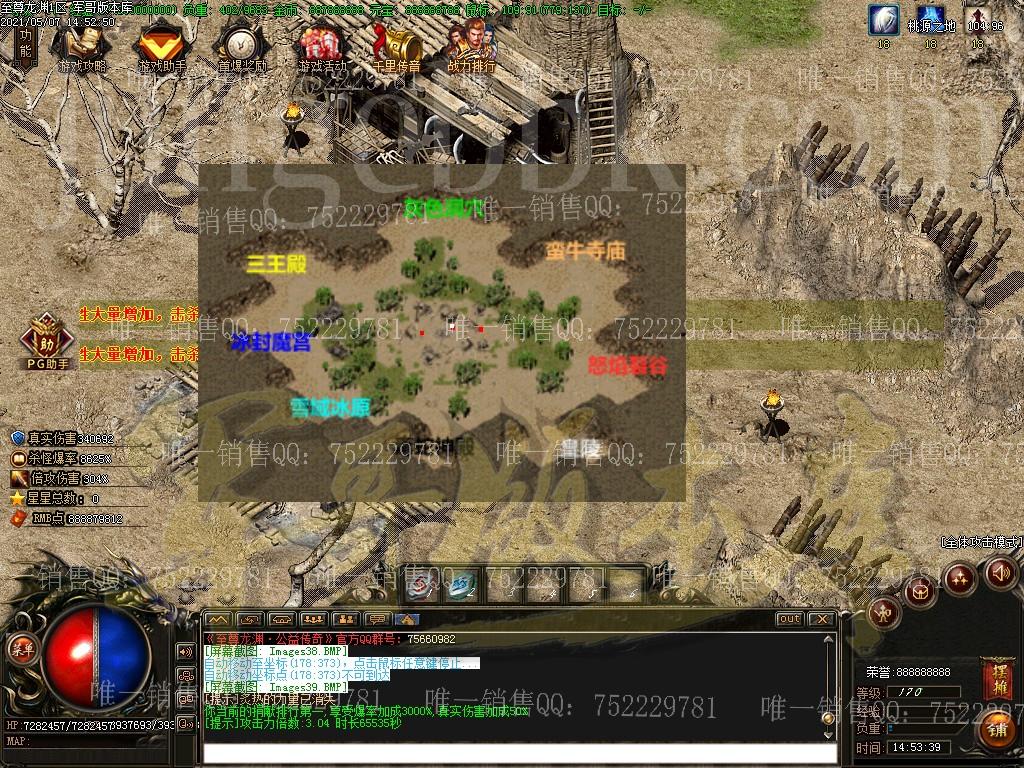Open the PG助手 helper badge
Screen dimensions: 1024x768
[x=46, y=338]
